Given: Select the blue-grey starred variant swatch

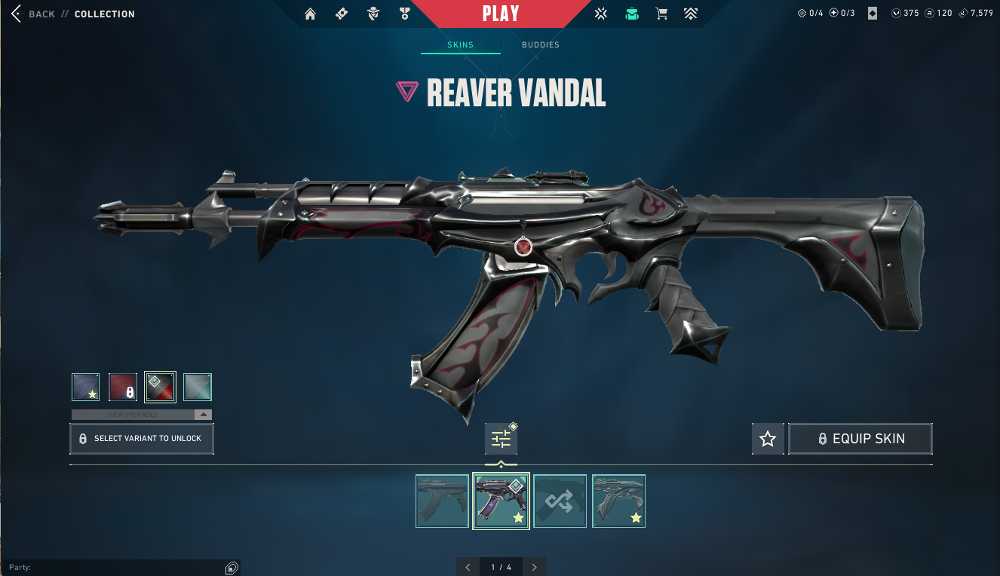Looking at the screenshot, I should (x=86, y=387).
